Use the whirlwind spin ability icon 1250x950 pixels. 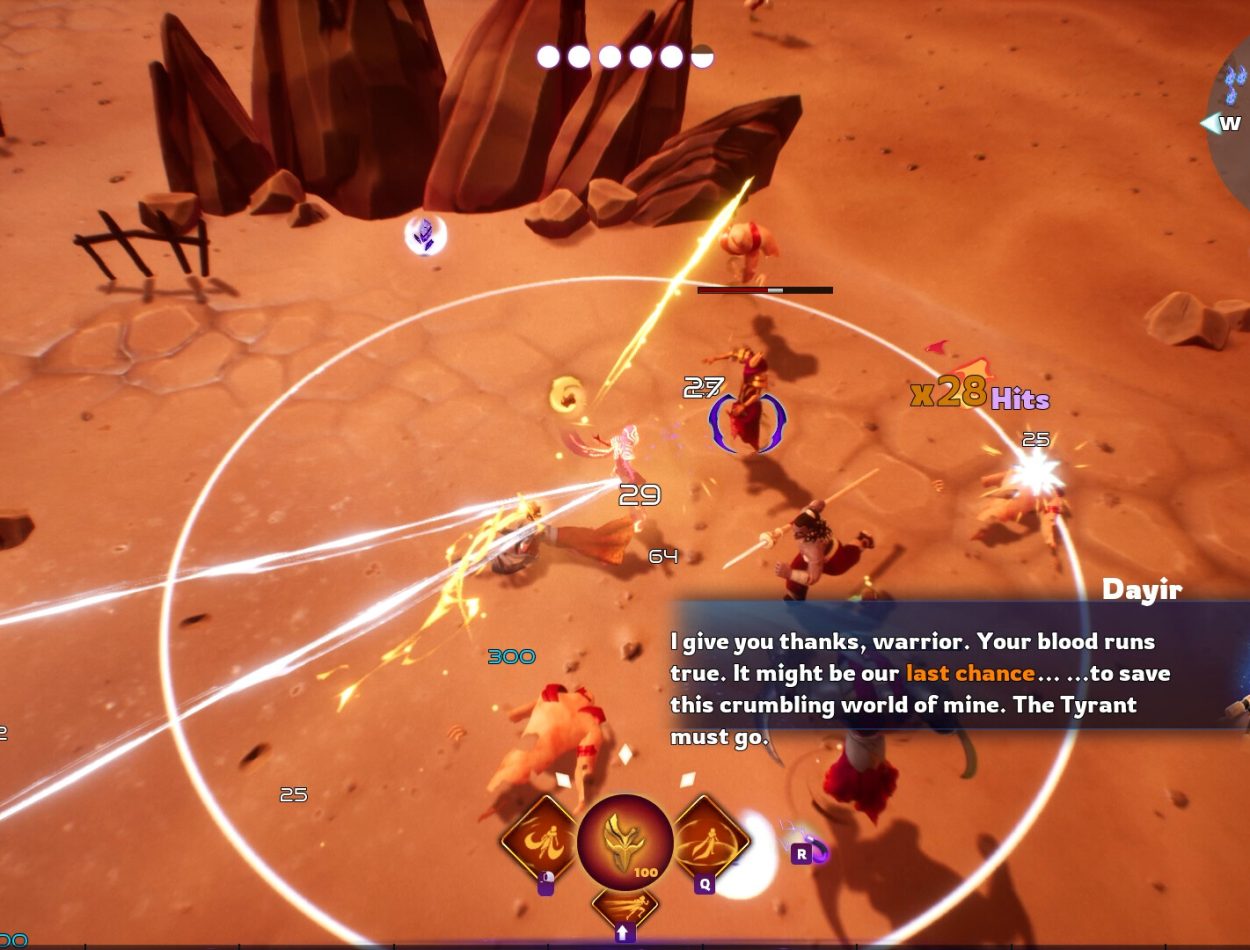709,839
